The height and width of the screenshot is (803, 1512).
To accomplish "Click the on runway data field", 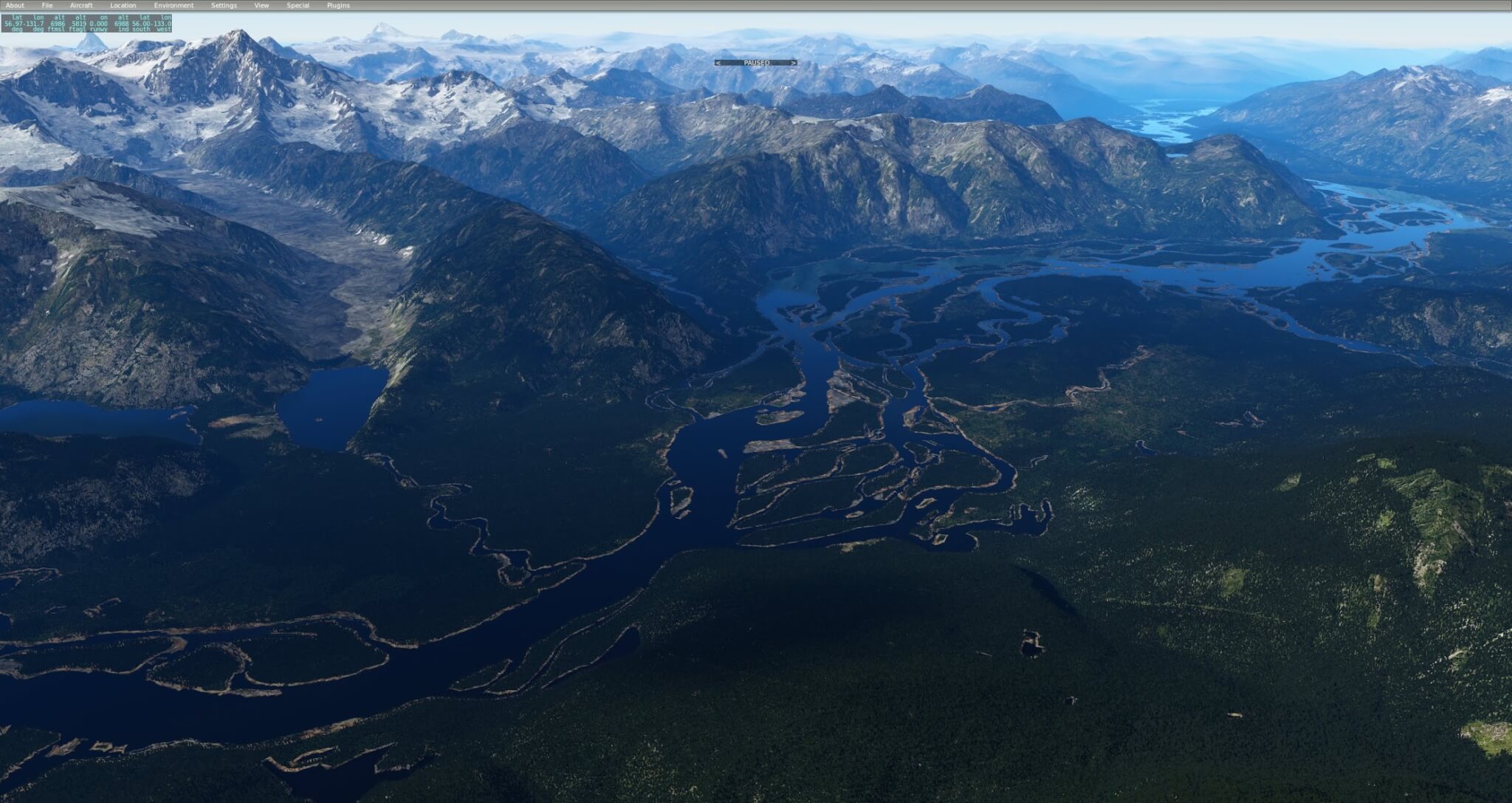I will [x=97, y=23].
